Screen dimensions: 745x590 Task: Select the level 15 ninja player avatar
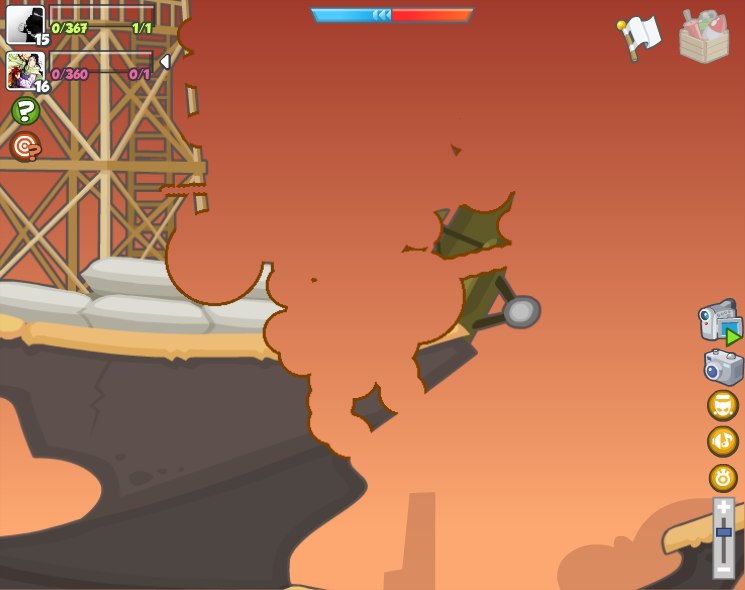[x=25, y=24]
